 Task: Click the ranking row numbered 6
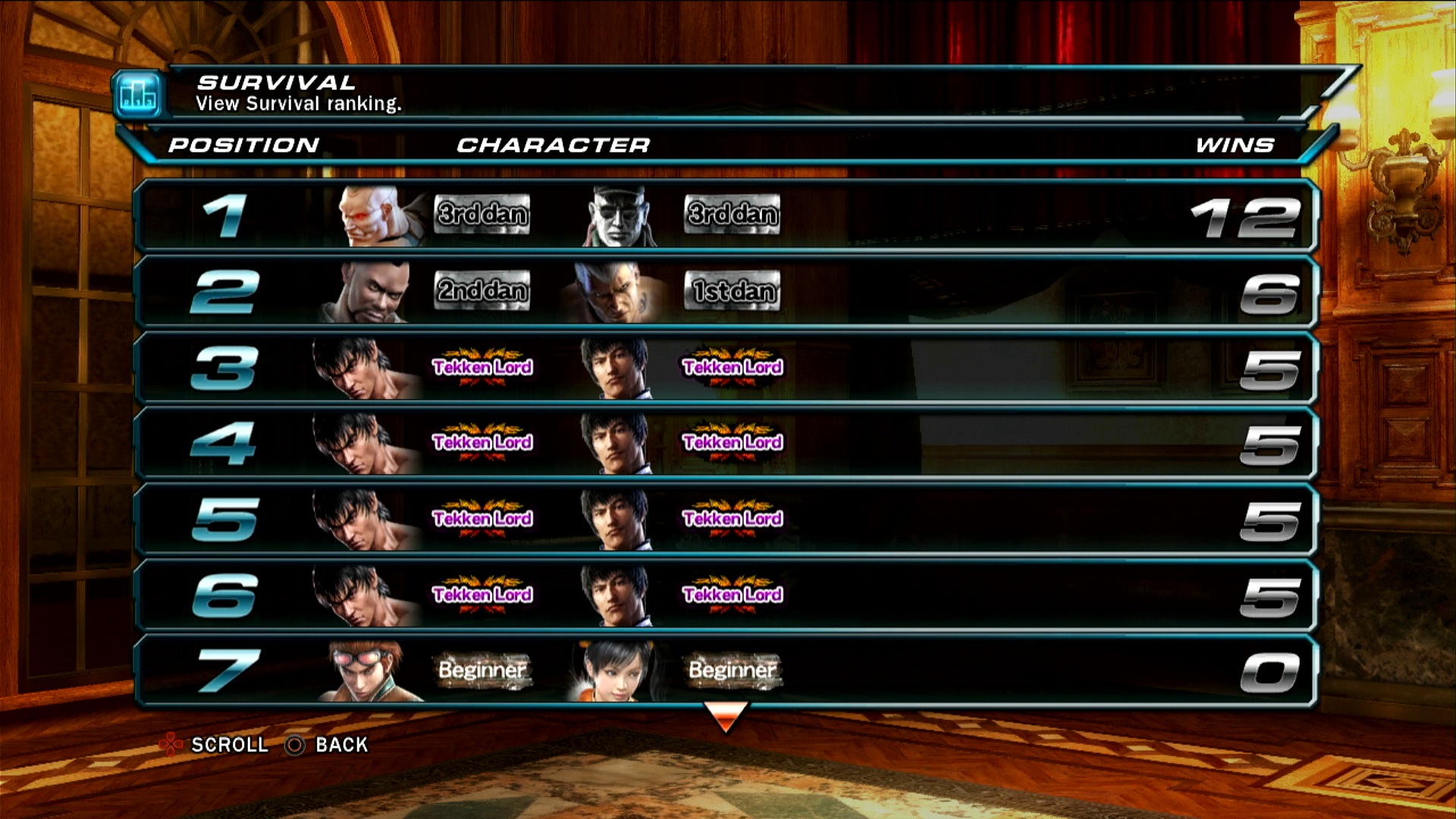(x=726, y=595)
